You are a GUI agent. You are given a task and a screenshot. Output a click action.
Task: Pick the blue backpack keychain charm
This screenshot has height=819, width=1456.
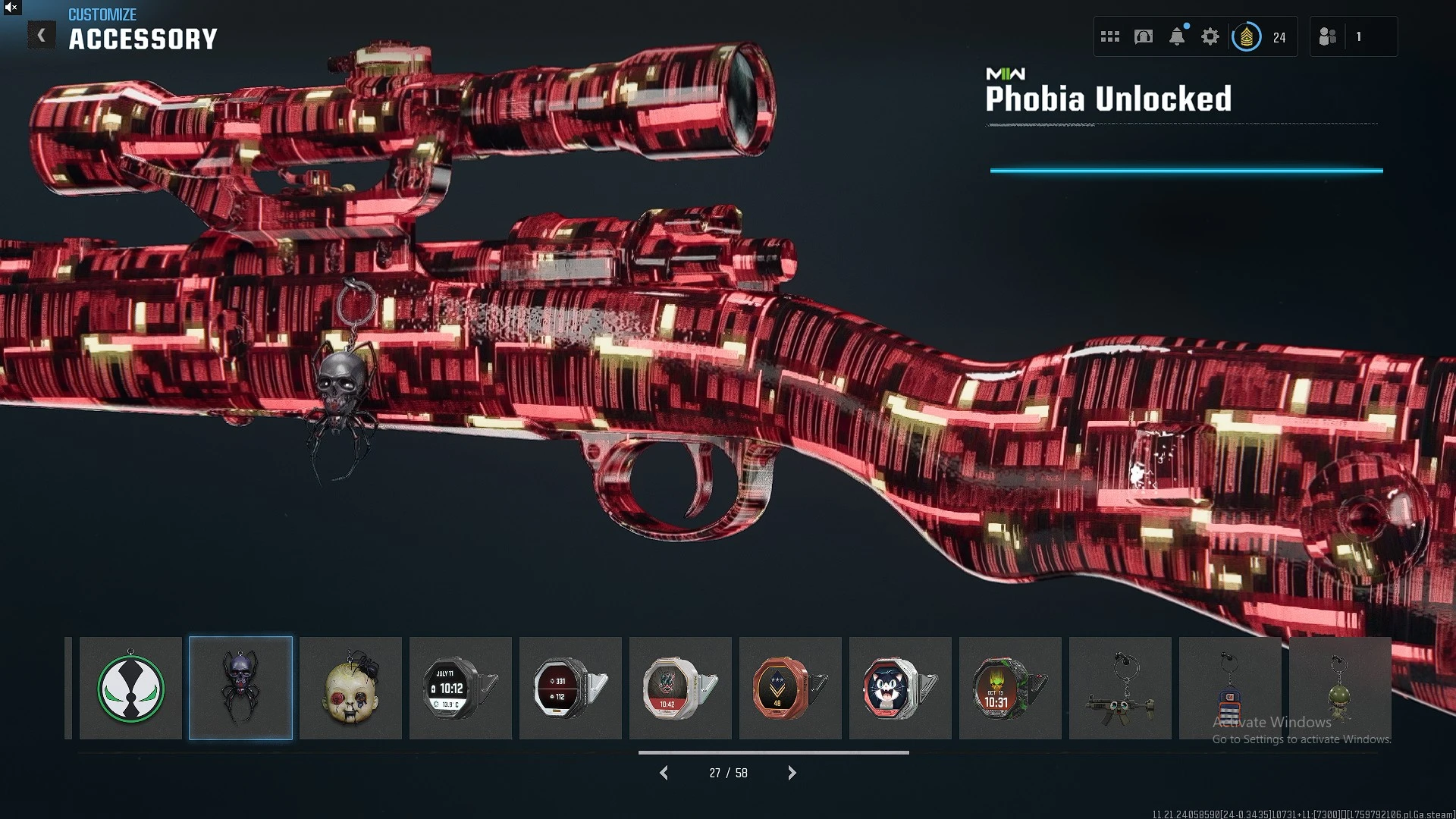[1230, 688]
